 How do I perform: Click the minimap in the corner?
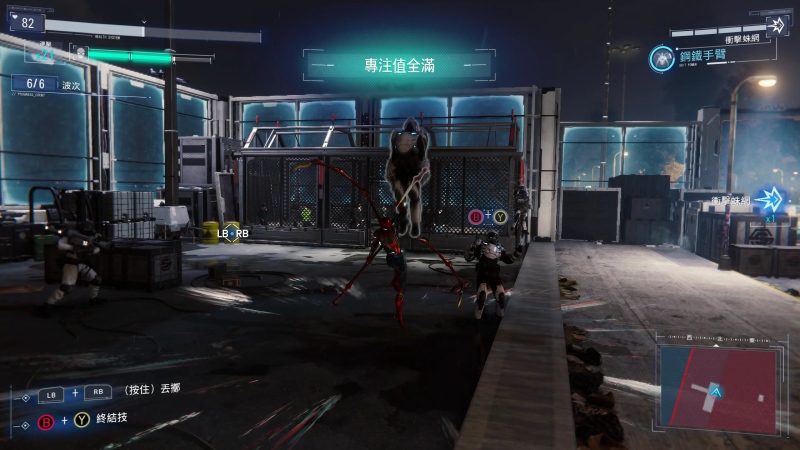(716, 382)
